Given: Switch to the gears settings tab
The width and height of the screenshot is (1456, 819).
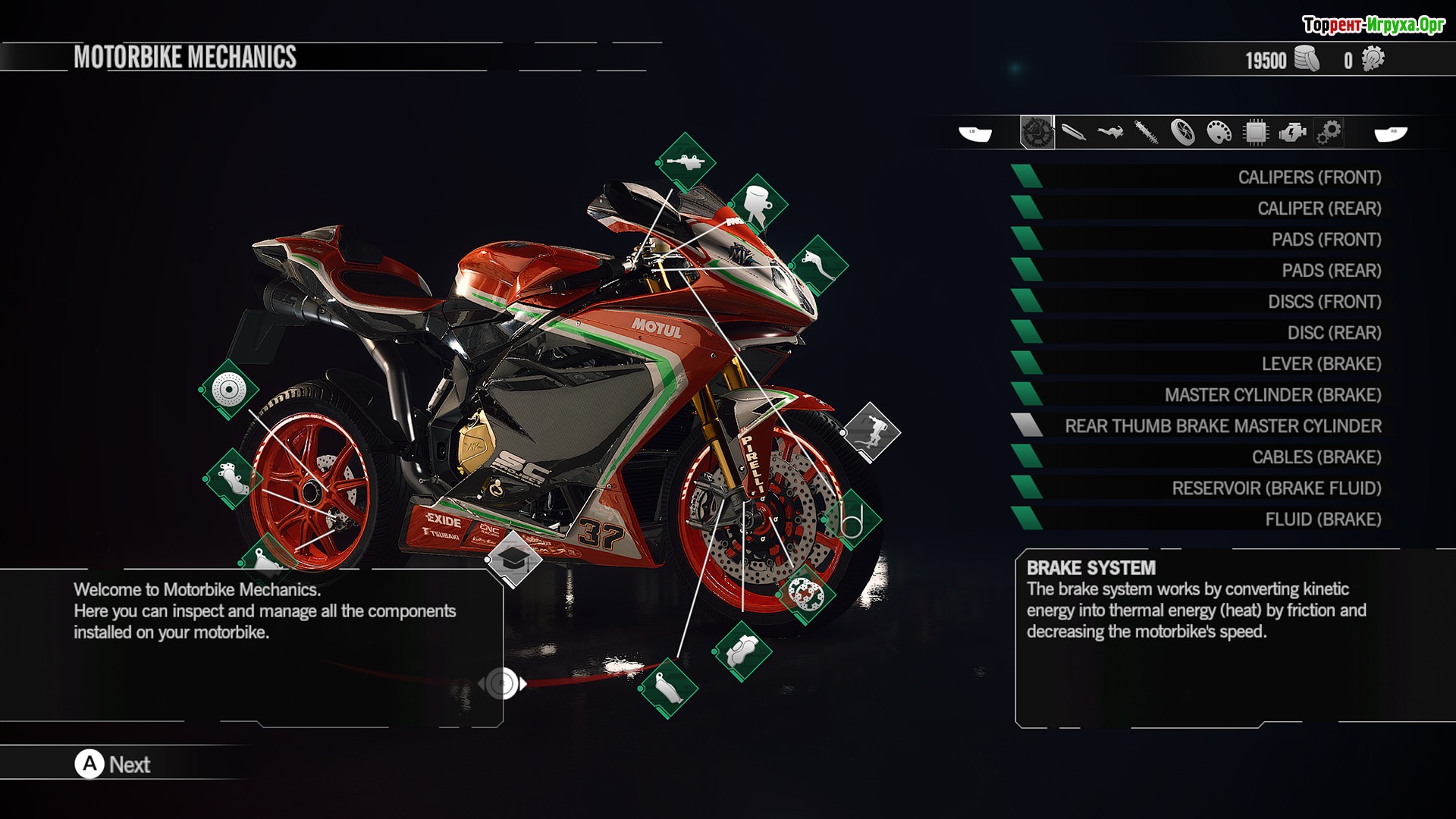Looking at the screenshot, I should [x=1329, y=133].
